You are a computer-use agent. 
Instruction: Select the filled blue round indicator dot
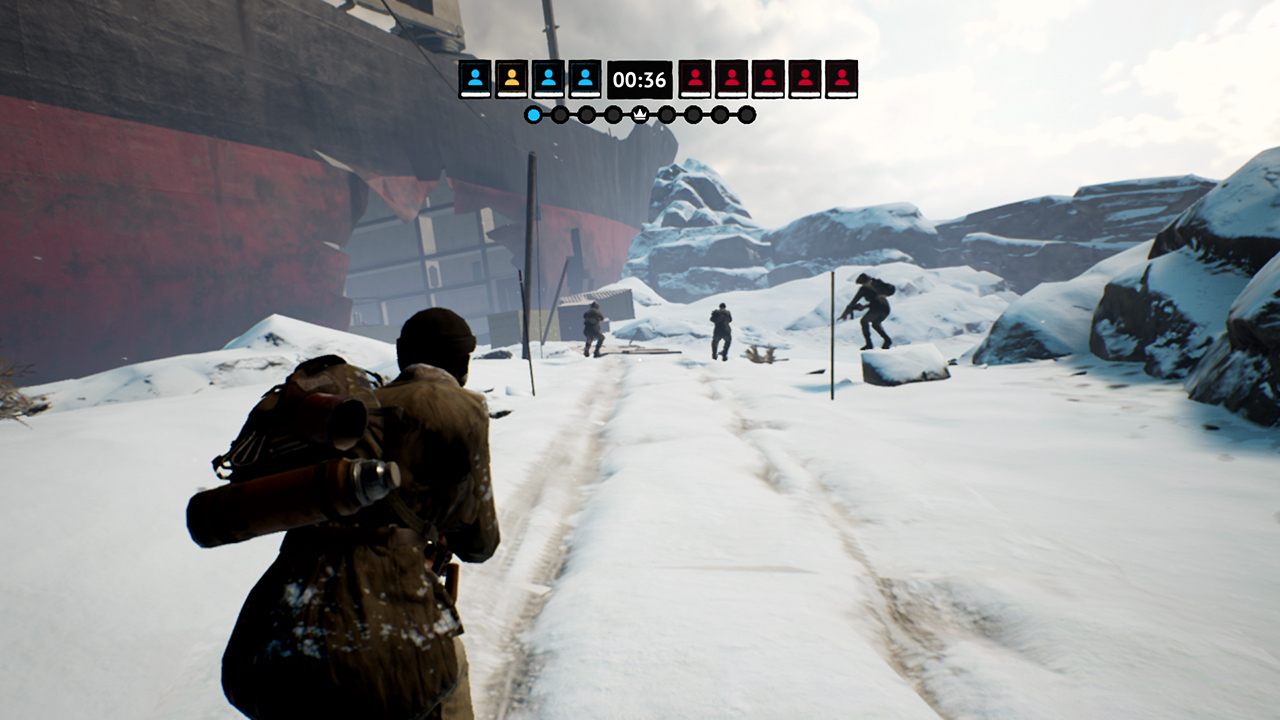click(x=533, y=113)
